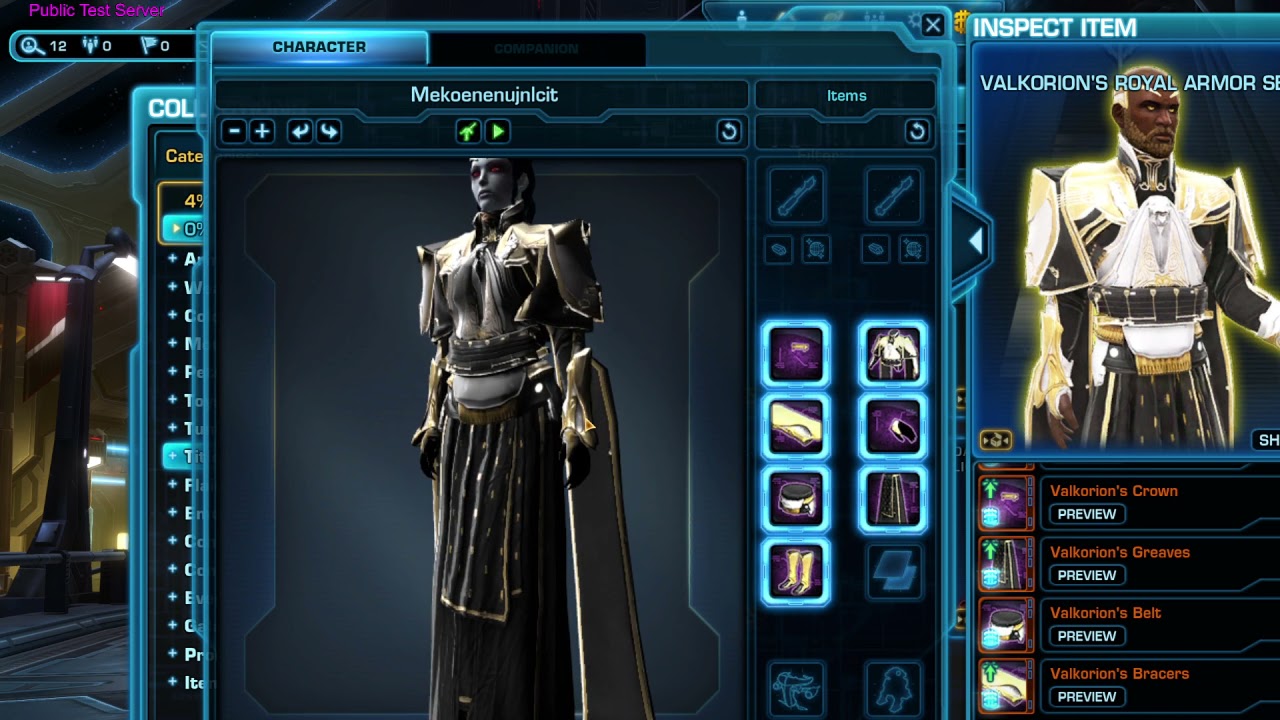
Task: Rotate the character model left
Action: click(x=299, y=131)
